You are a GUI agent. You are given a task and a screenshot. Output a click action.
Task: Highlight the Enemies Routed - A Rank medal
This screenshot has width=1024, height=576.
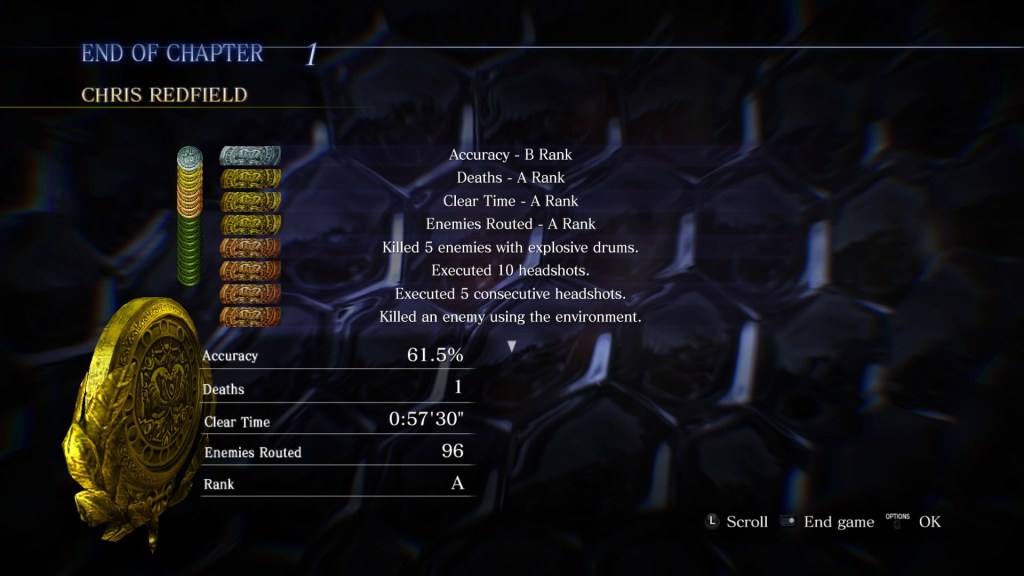tap(510, 224)
